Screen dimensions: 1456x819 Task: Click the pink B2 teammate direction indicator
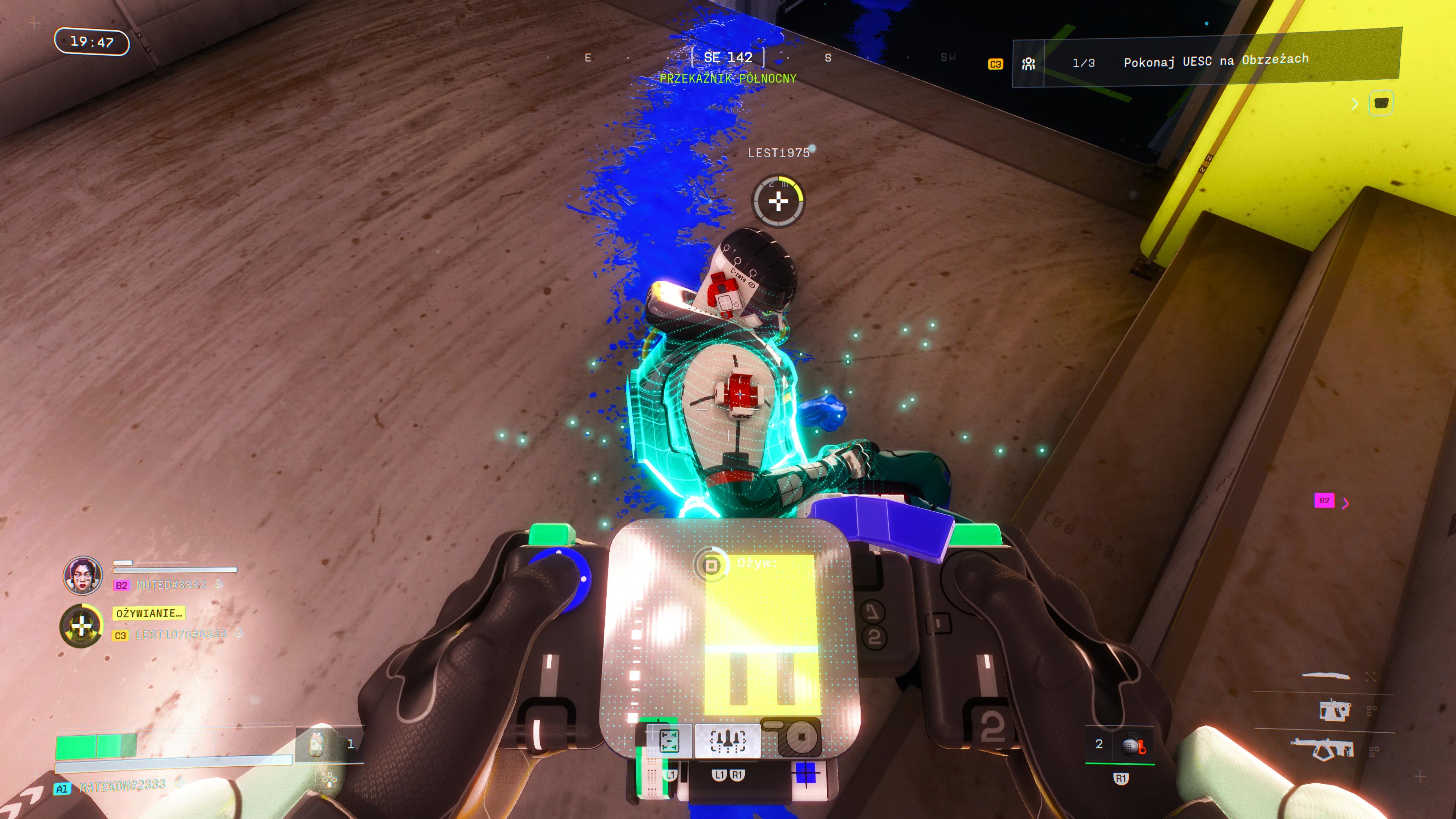click(1324, 501)
